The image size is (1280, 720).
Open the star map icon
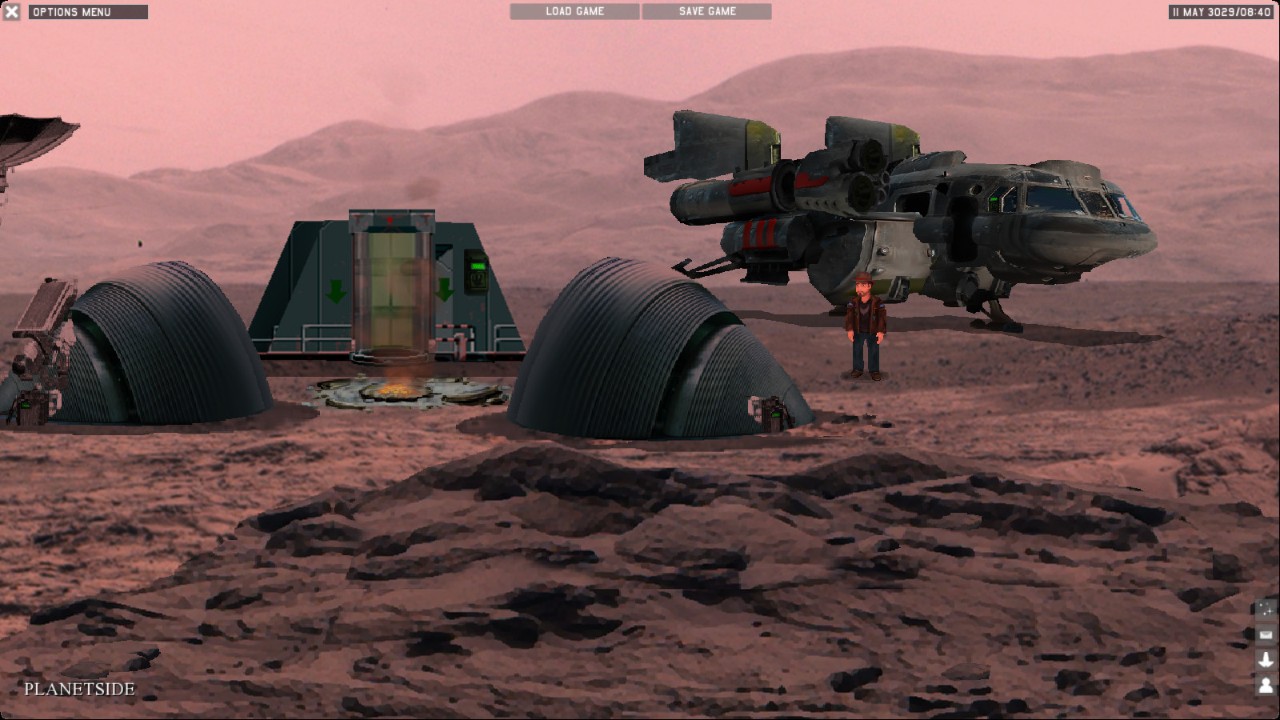(1266, 609)
